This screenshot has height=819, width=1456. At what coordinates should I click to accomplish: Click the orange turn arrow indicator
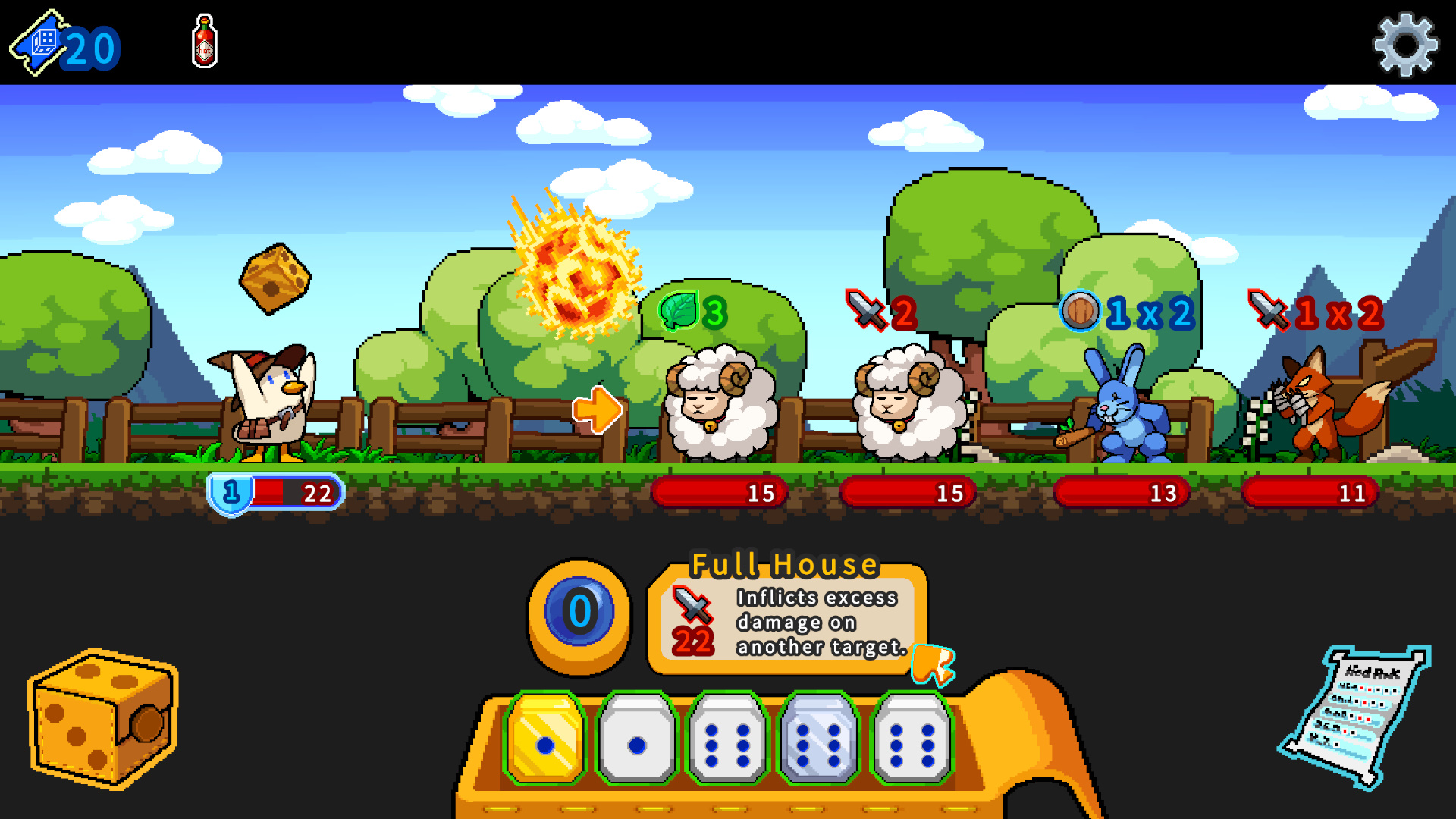coord(598,409)
